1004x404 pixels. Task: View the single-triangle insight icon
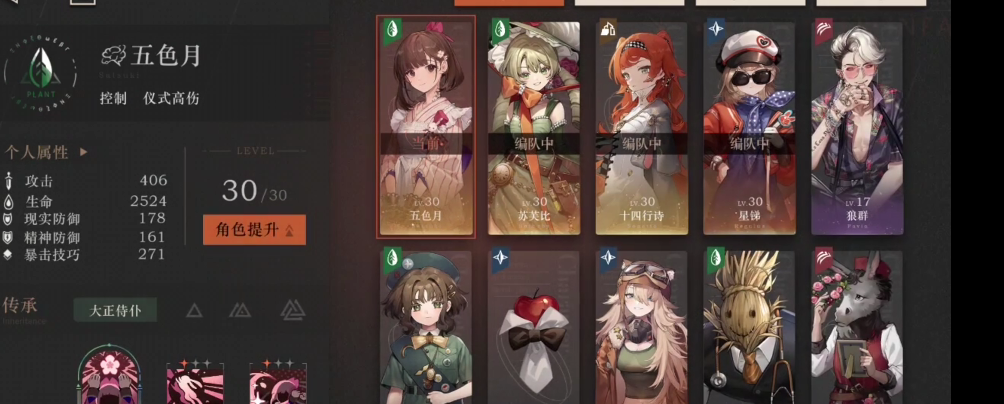[x=194, y=310]
